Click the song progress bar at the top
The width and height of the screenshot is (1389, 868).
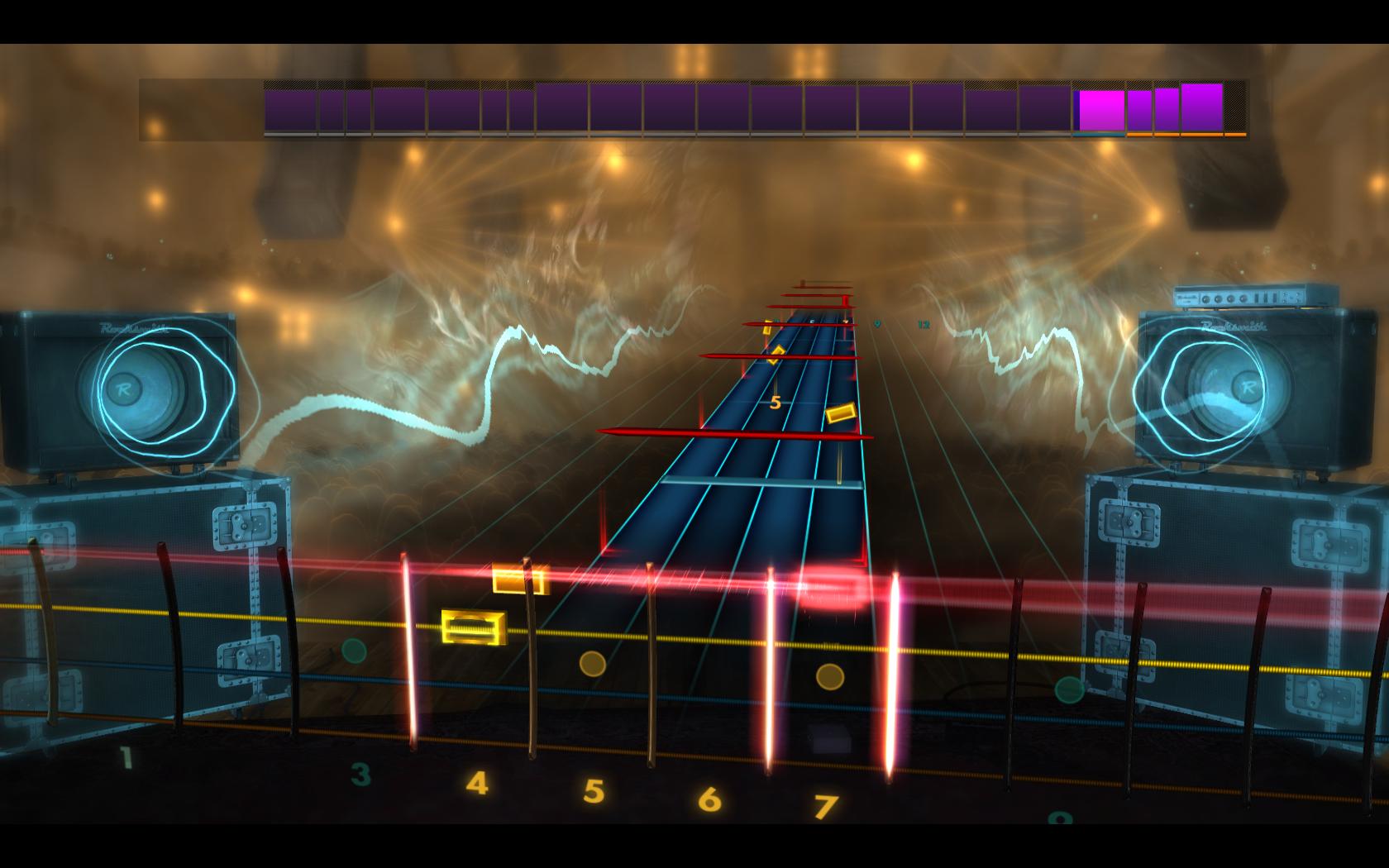pyautogui.click(x=694, y=106)
